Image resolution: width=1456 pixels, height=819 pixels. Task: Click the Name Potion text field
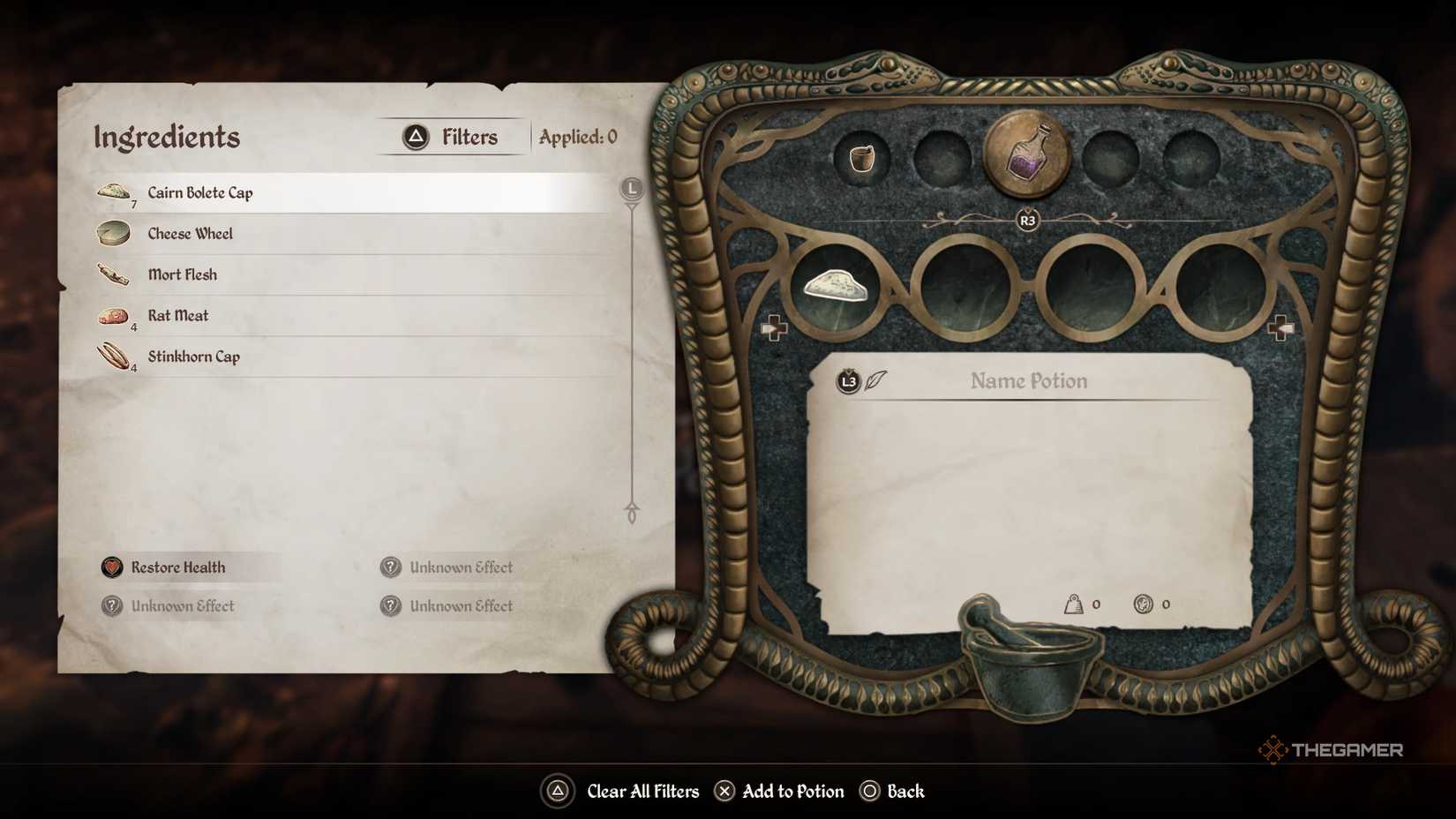1028,381
